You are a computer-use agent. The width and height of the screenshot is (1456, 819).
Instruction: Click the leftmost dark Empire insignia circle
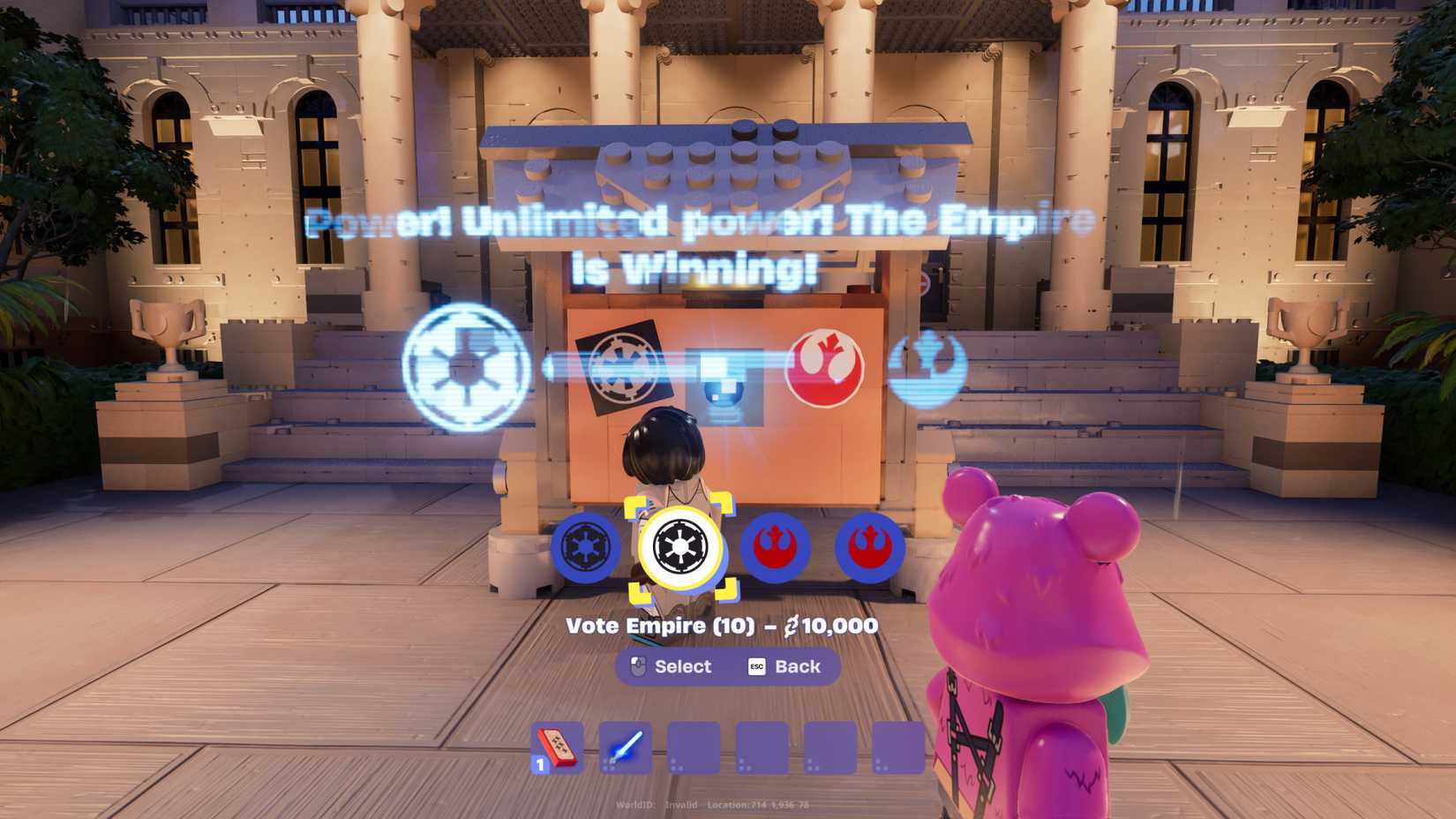tap(583, 547)
